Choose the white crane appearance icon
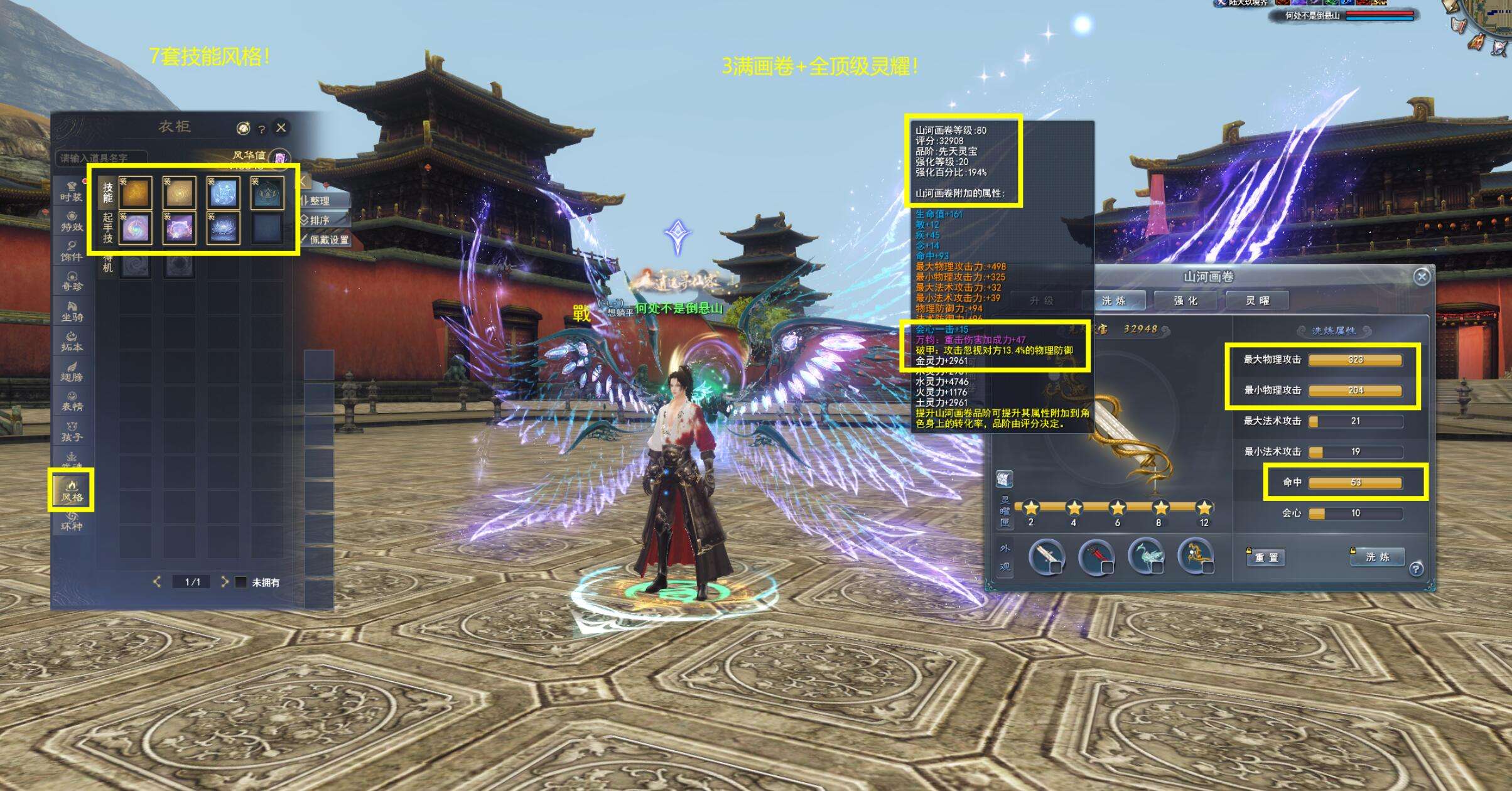1512x791 pixels. click(x=1146, y=556)
